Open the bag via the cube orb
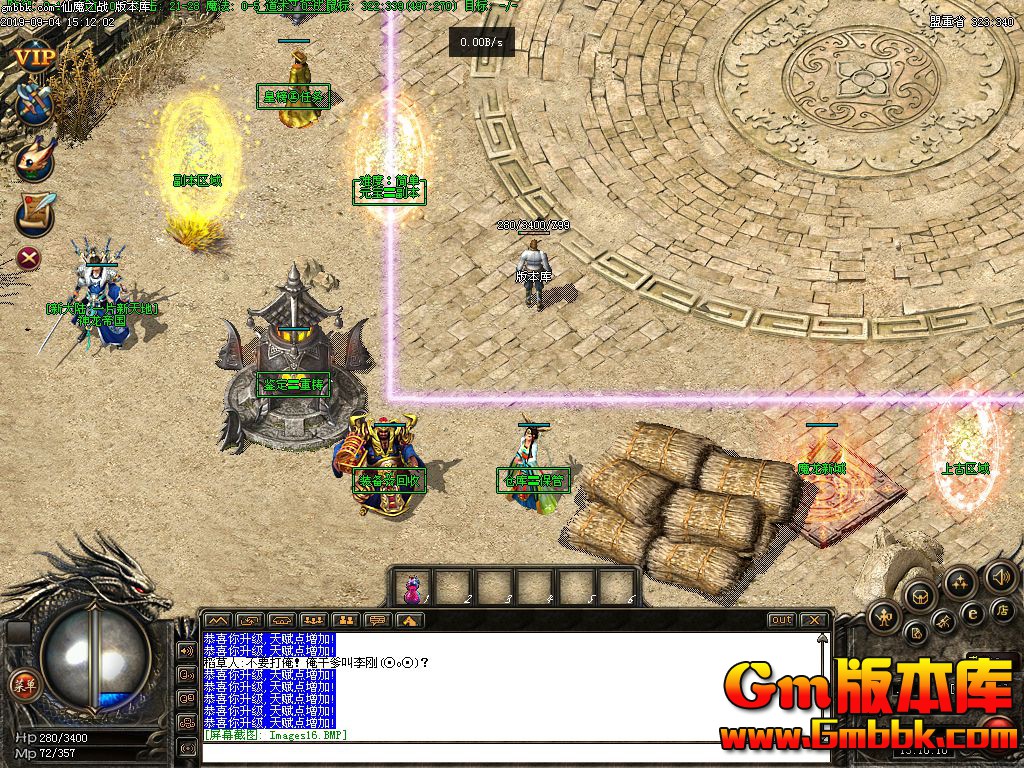Viewport: 1024px width, 768px height. (919, 594)
